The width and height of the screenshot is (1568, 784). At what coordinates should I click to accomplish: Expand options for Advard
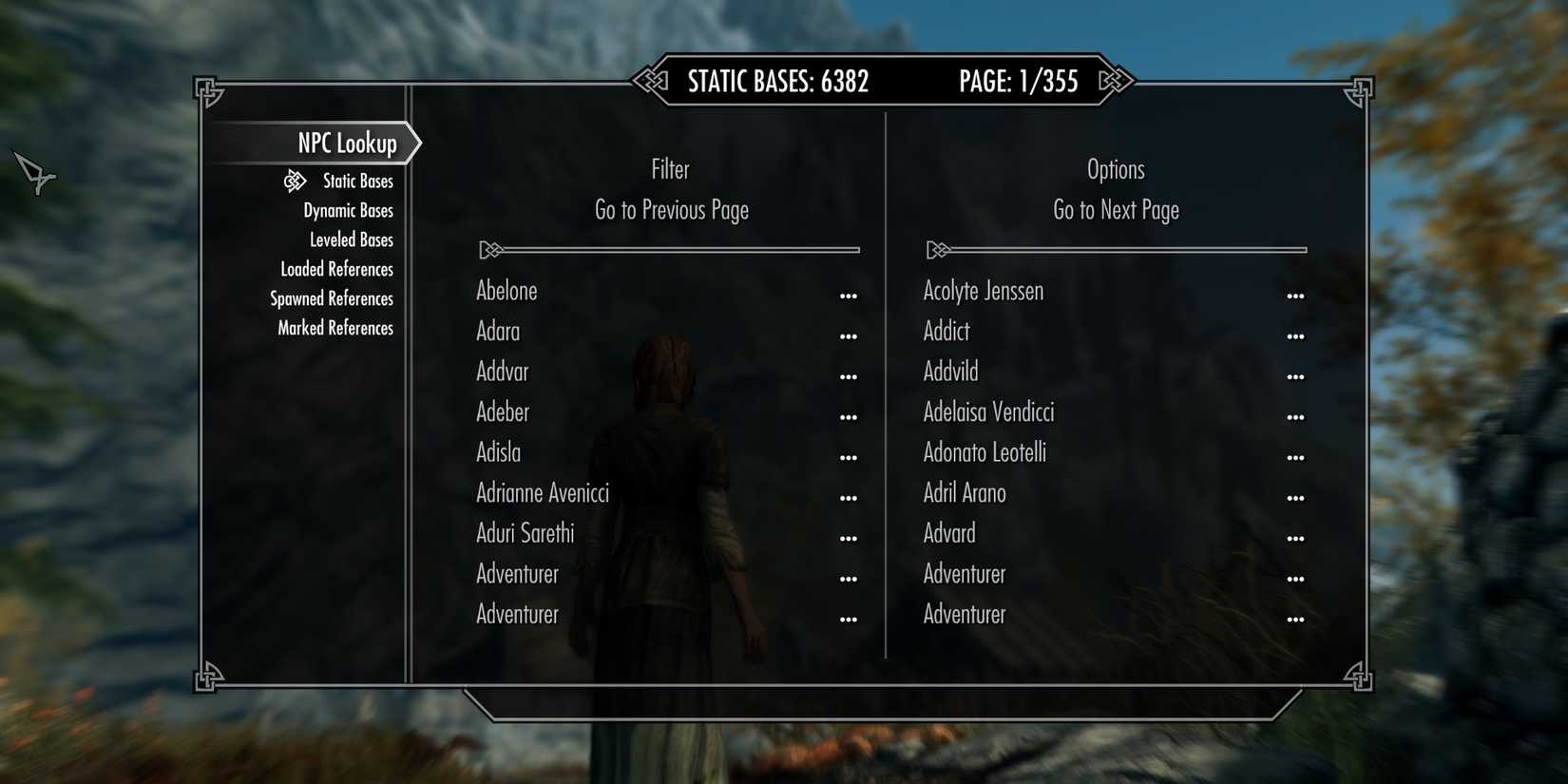coord(1296,537)
